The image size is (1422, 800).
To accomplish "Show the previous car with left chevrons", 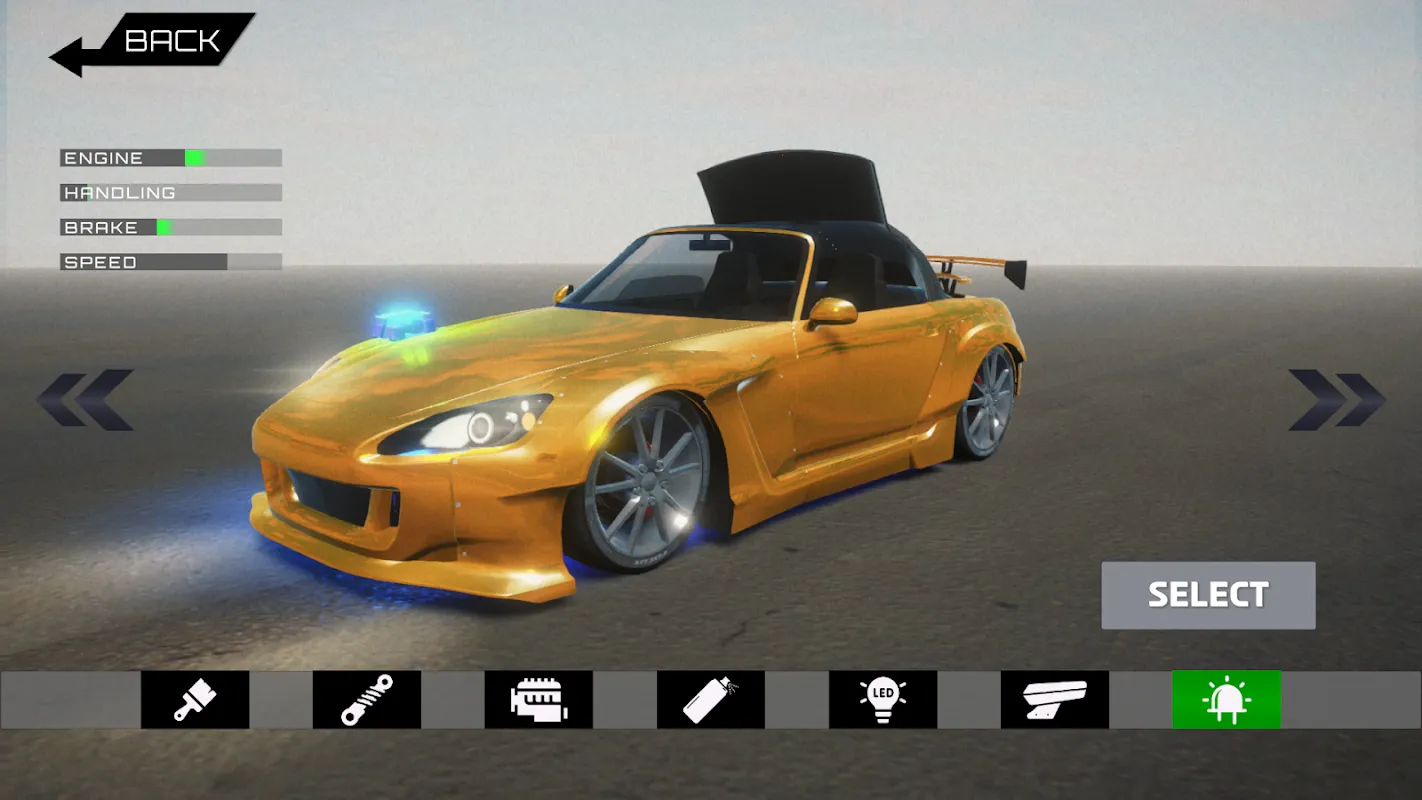I will coord(86,399).
